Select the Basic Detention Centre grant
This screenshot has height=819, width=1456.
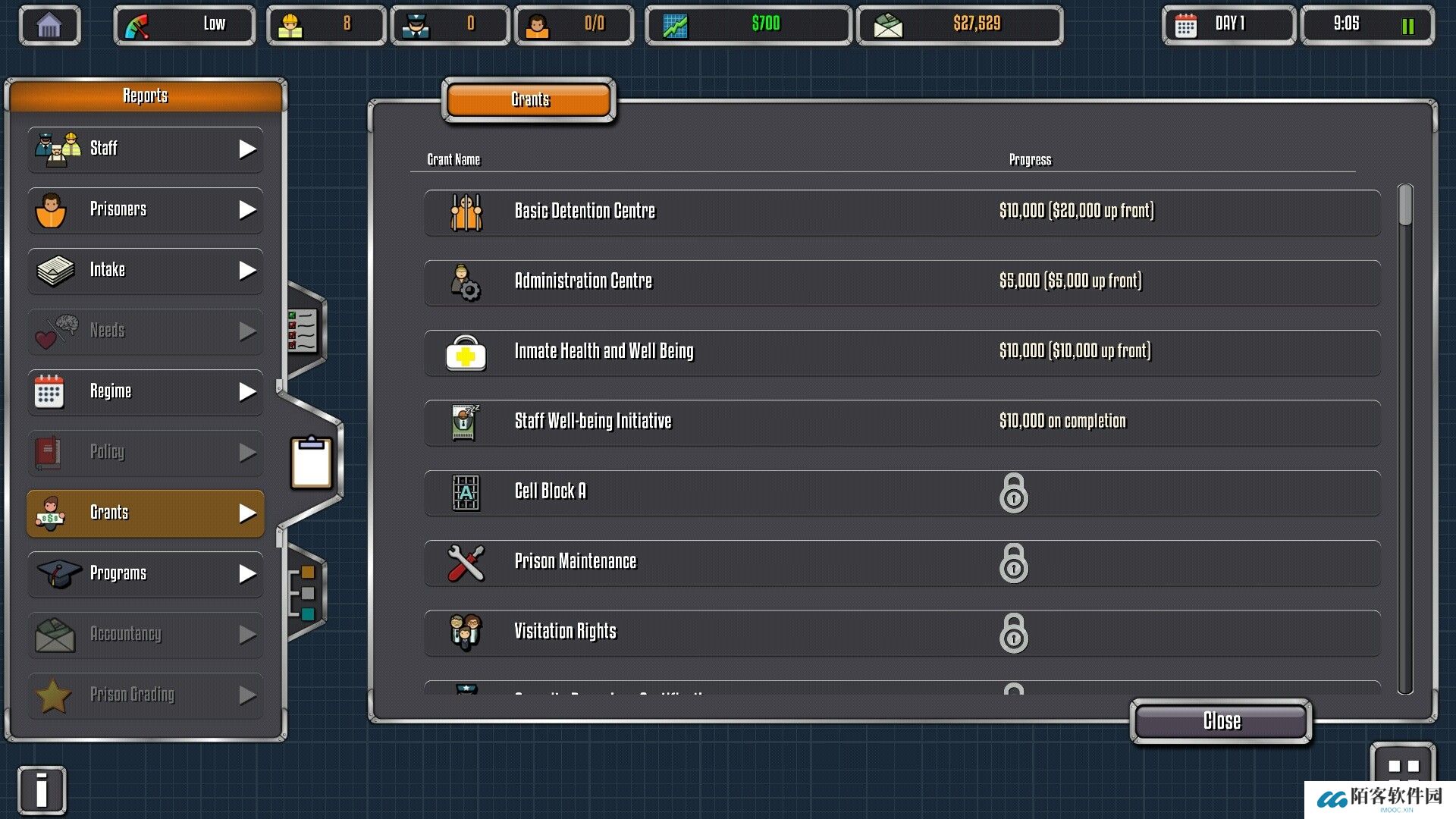pos(901,212)
